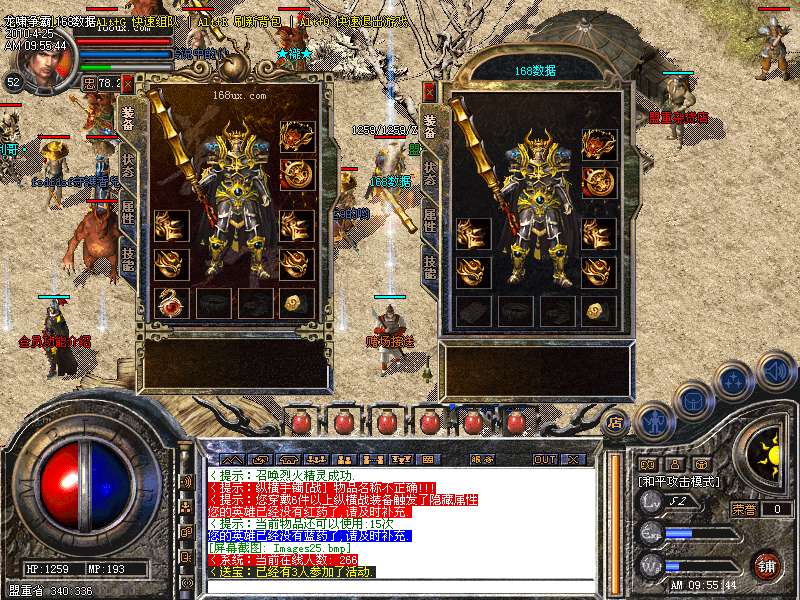Close the 168数据 character panel
This screenshot has height=600, width=800.
coord(430,90)
